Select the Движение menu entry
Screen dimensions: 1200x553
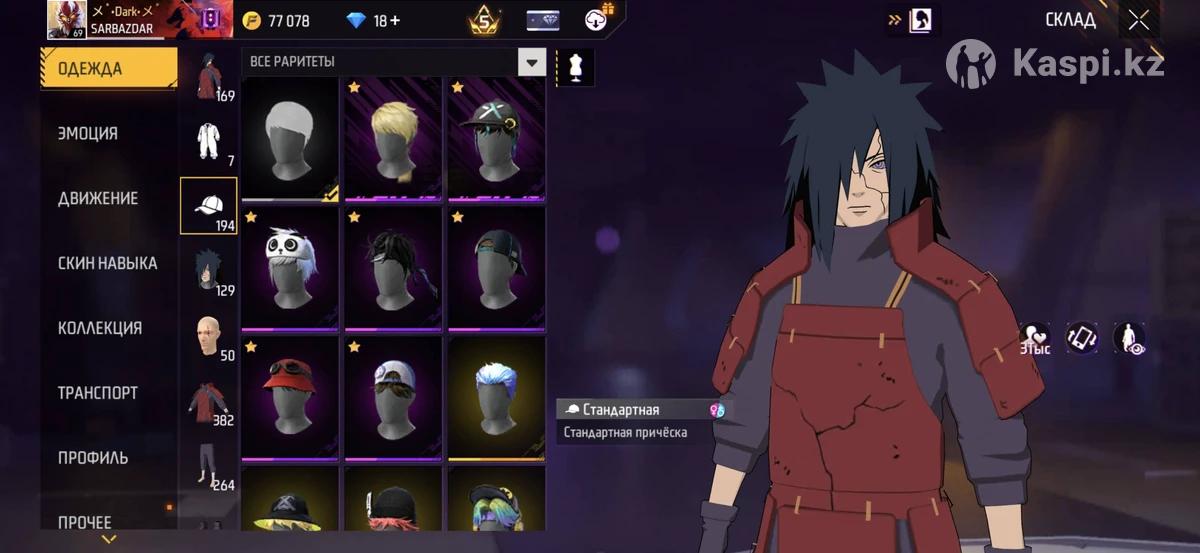pyautogui.click(x=98, y=199)
